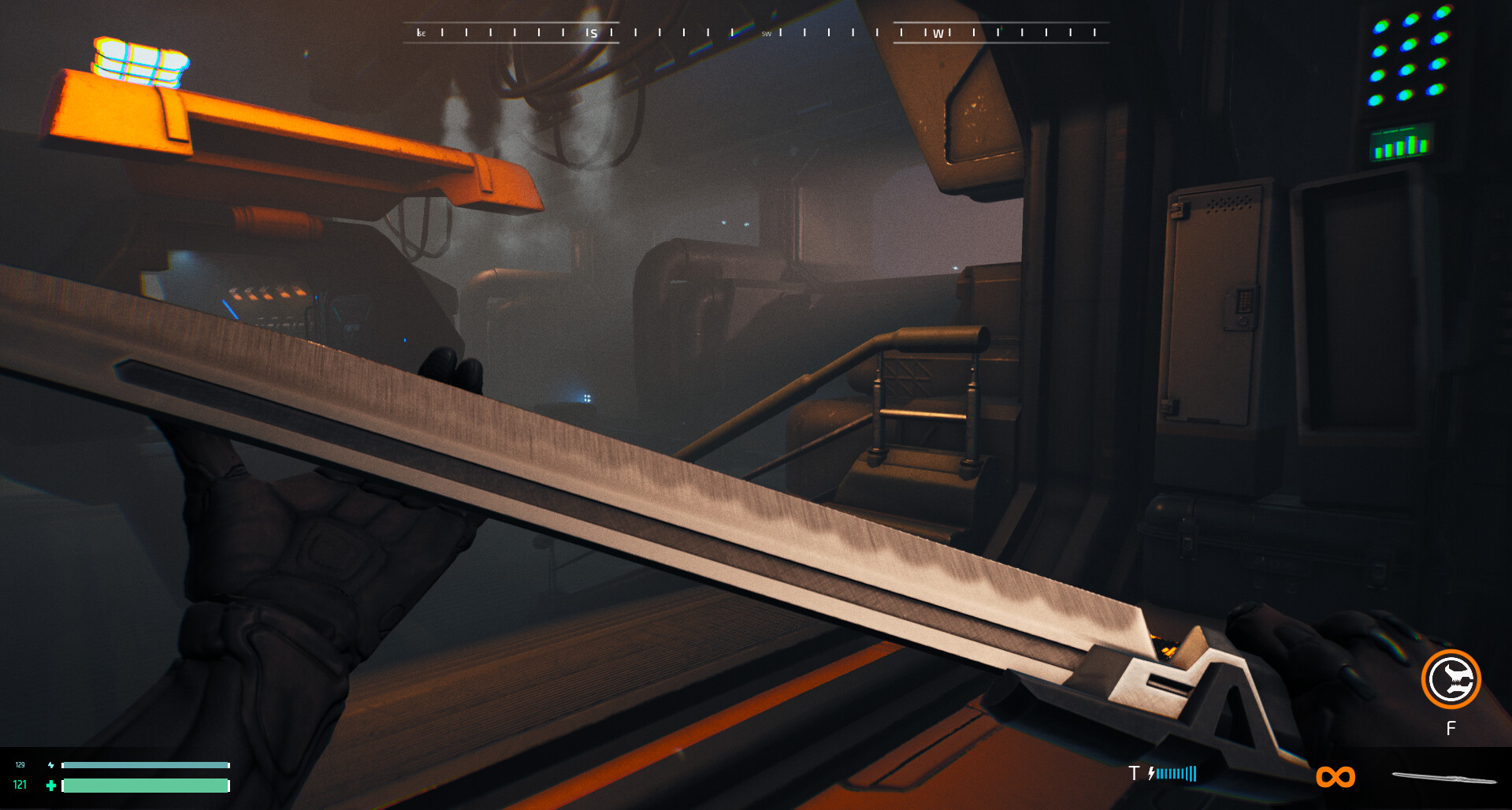The image size is (1512, 810).
Task: Click the lightning icon beside the T throwable indicator
Action: tap(1151, 774)
